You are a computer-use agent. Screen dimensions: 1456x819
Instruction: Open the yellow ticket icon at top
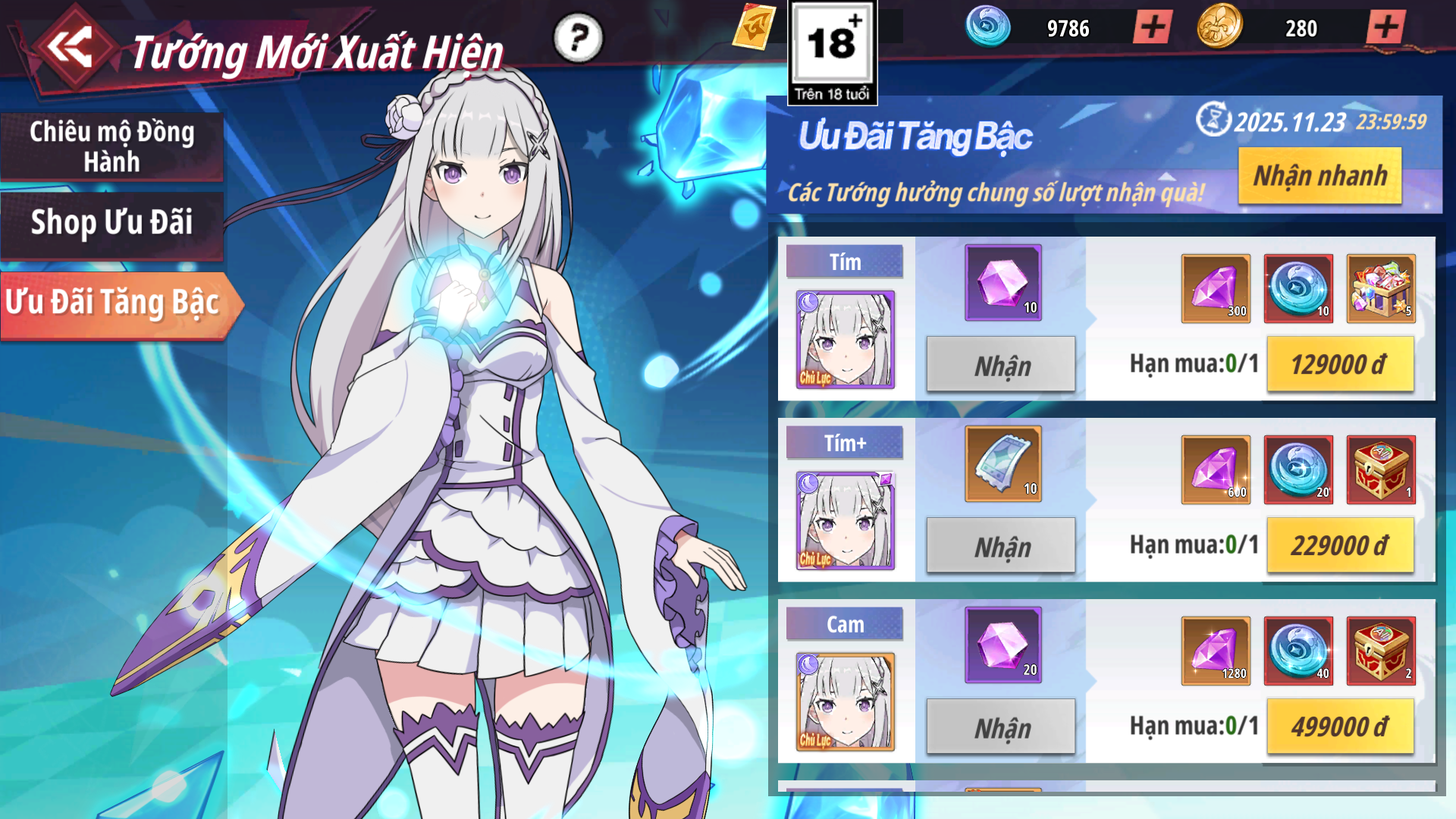[x=754, y=27]
